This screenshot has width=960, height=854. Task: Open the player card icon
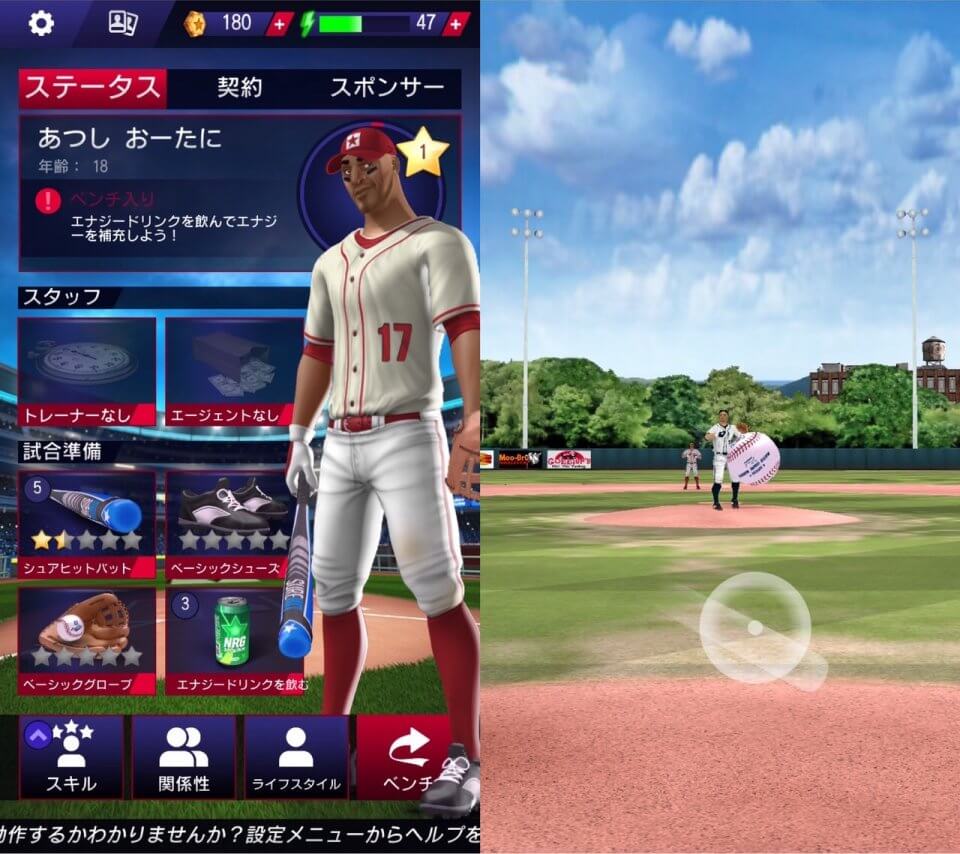coord(122,23)
